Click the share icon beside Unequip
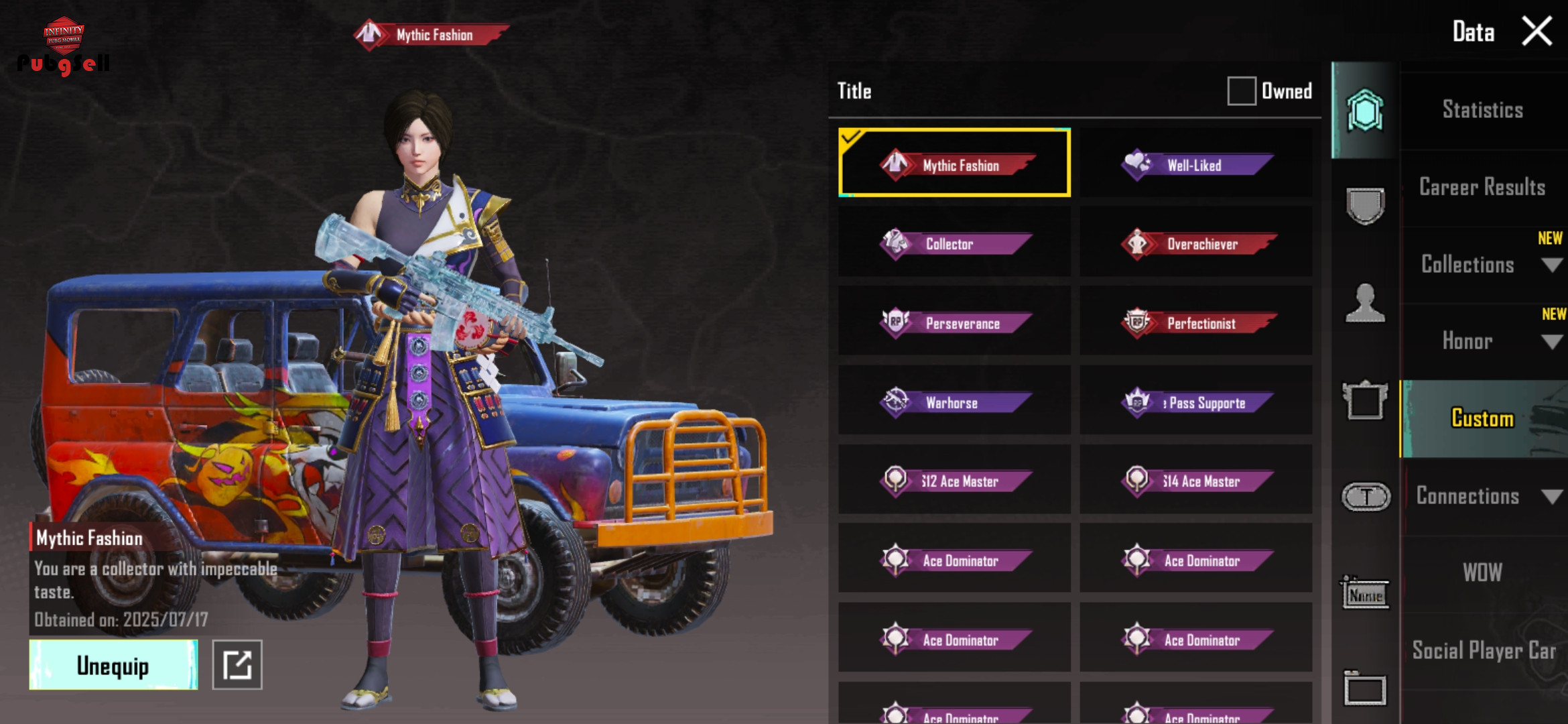 click(237, 665)
